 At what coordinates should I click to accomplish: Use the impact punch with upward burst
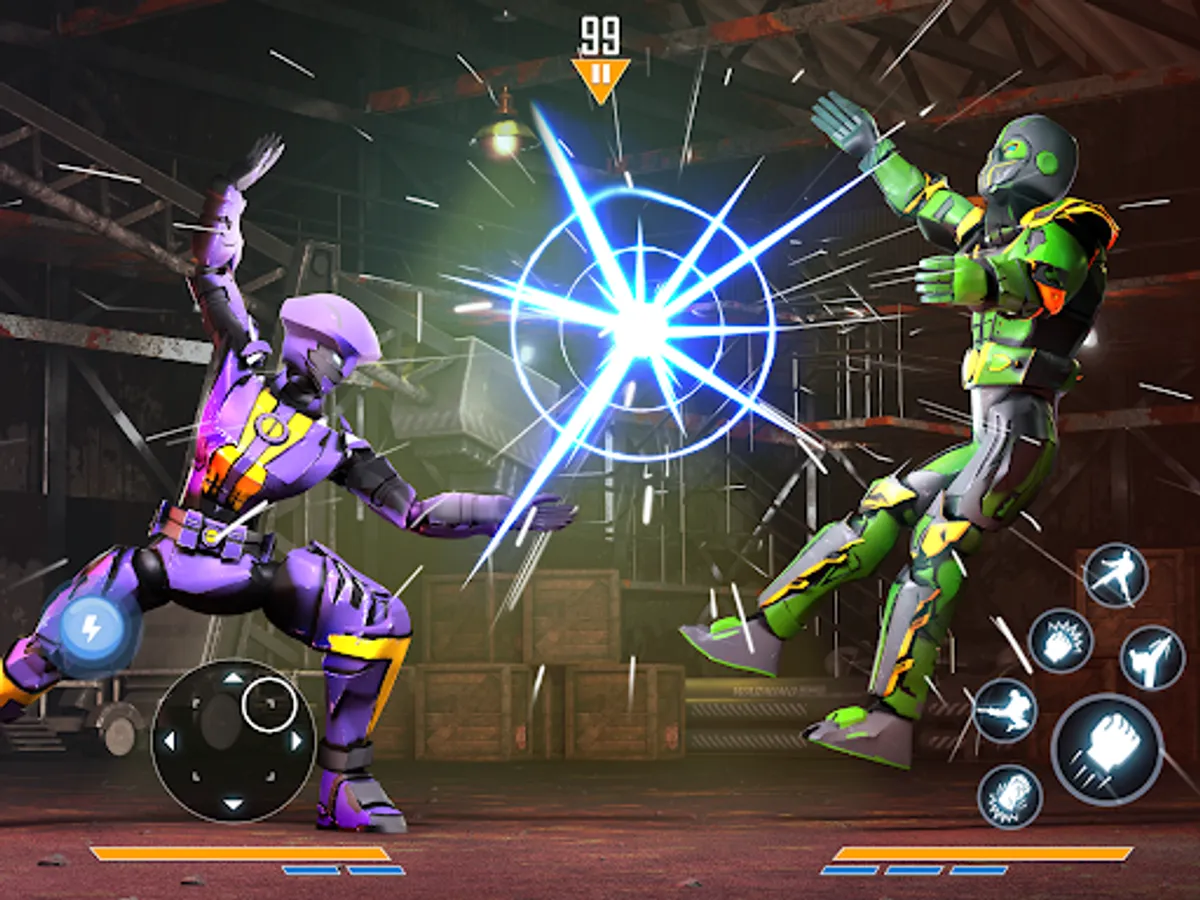1060,641
